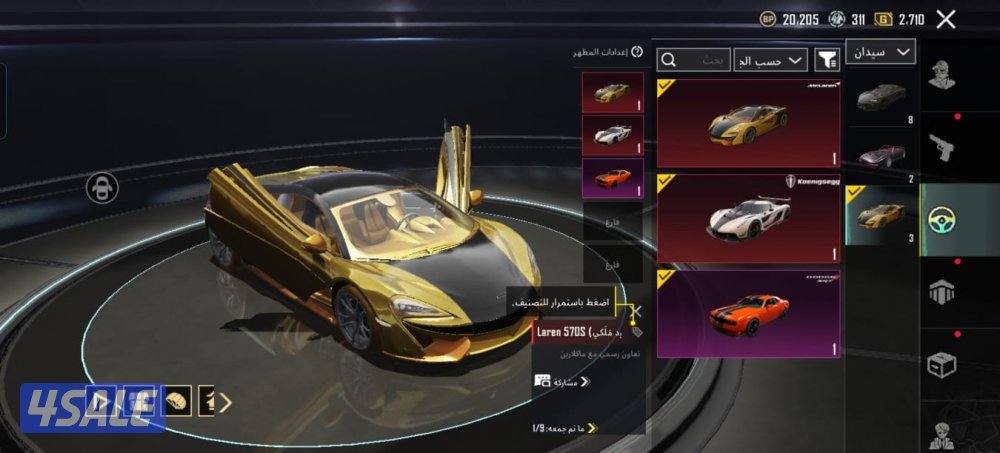Screen dimensions: 1000x453
Task: Share the vehicle via مشاركة button
Action: click(x=562, y=381)
